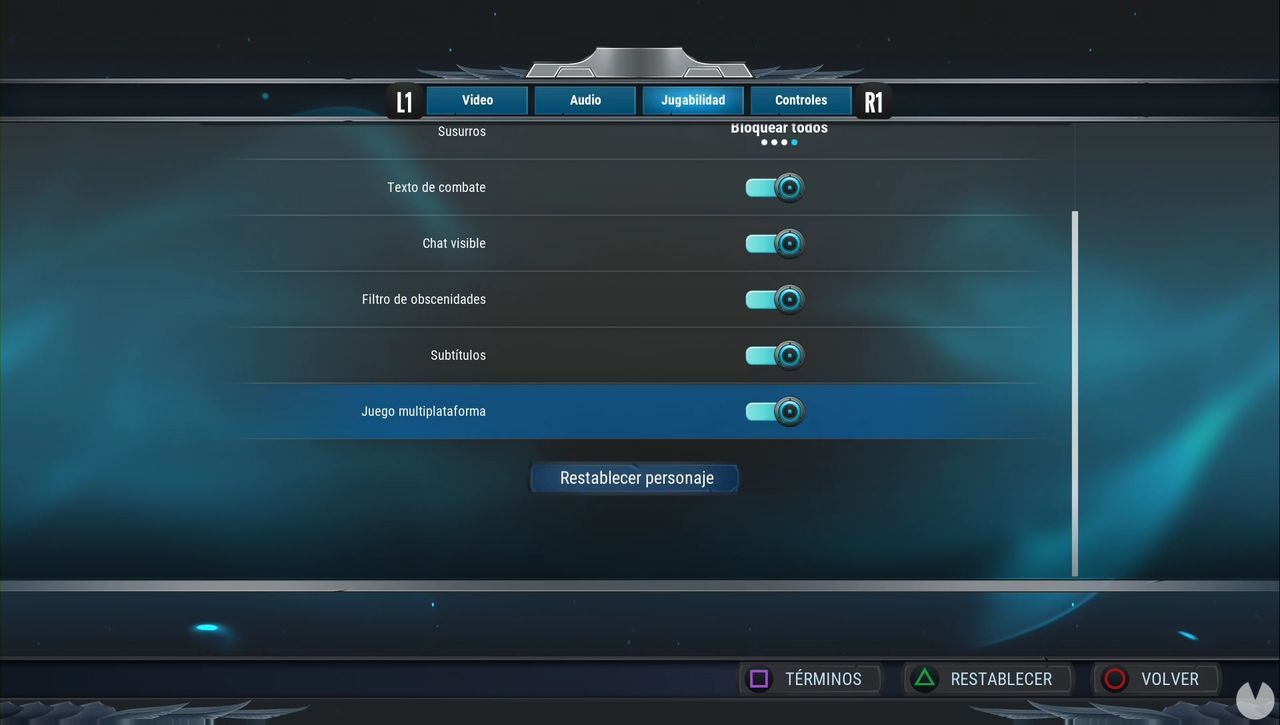Switch to the Video tab
The width and height of the screenshot is (1280, 725).
pyautogui.click(x=477, y=100)
